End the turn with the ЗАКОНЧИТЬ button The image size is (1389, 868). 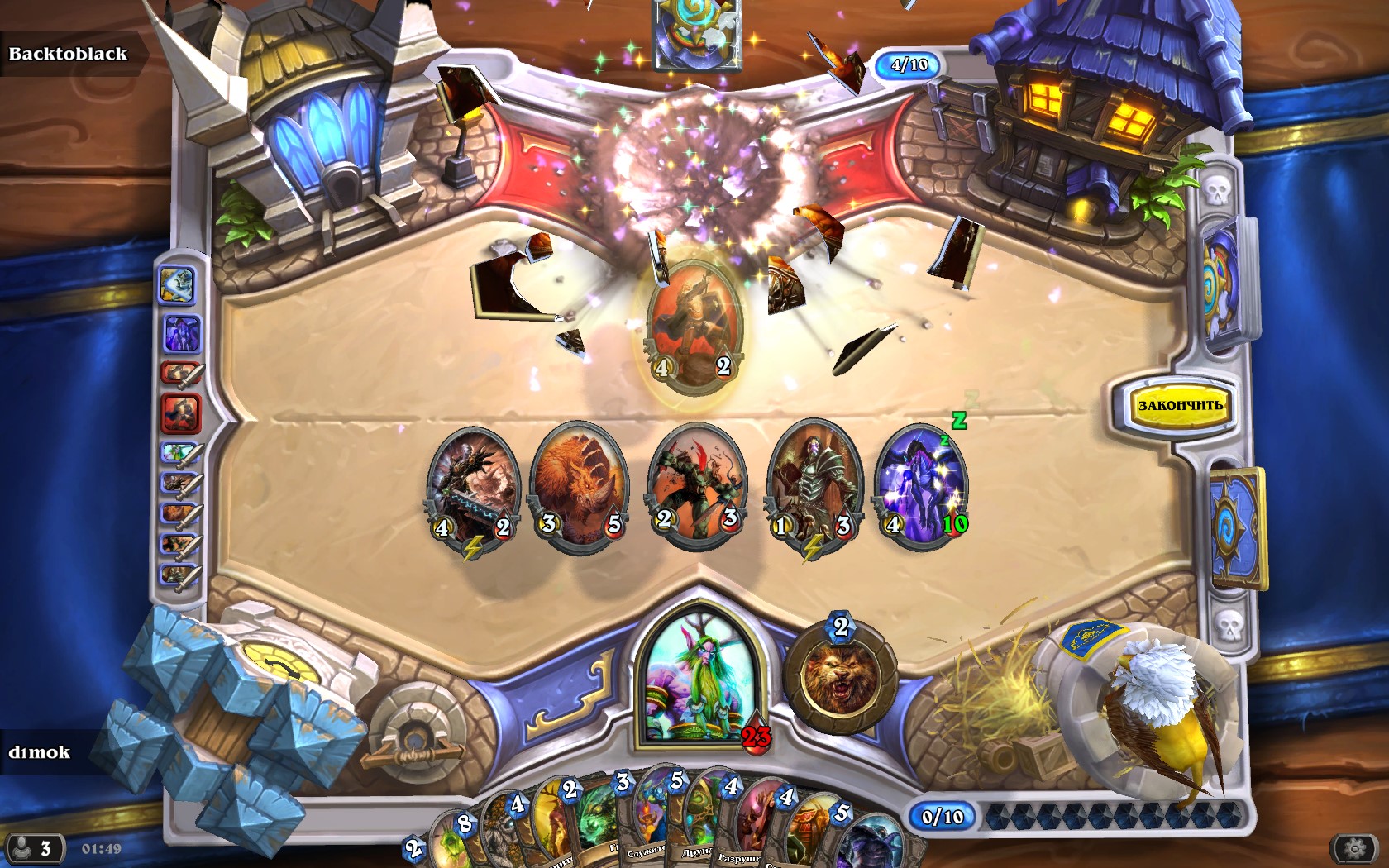coord(1179,405)
